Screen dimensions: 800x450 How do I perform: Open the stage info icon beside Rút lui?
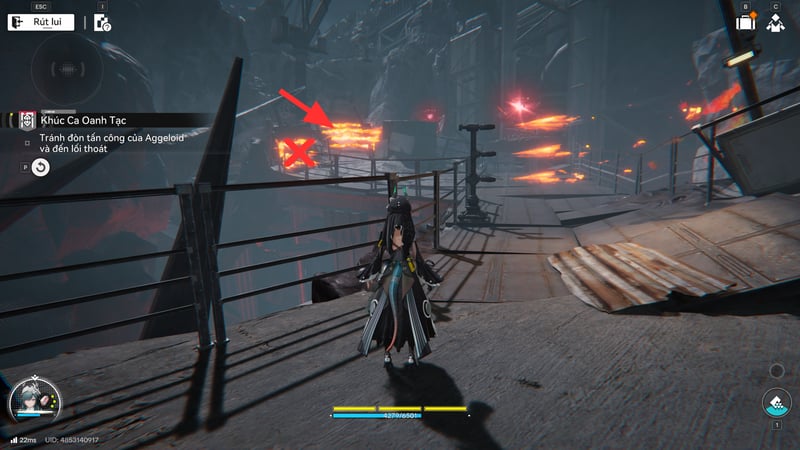click(x=102, y=23)
